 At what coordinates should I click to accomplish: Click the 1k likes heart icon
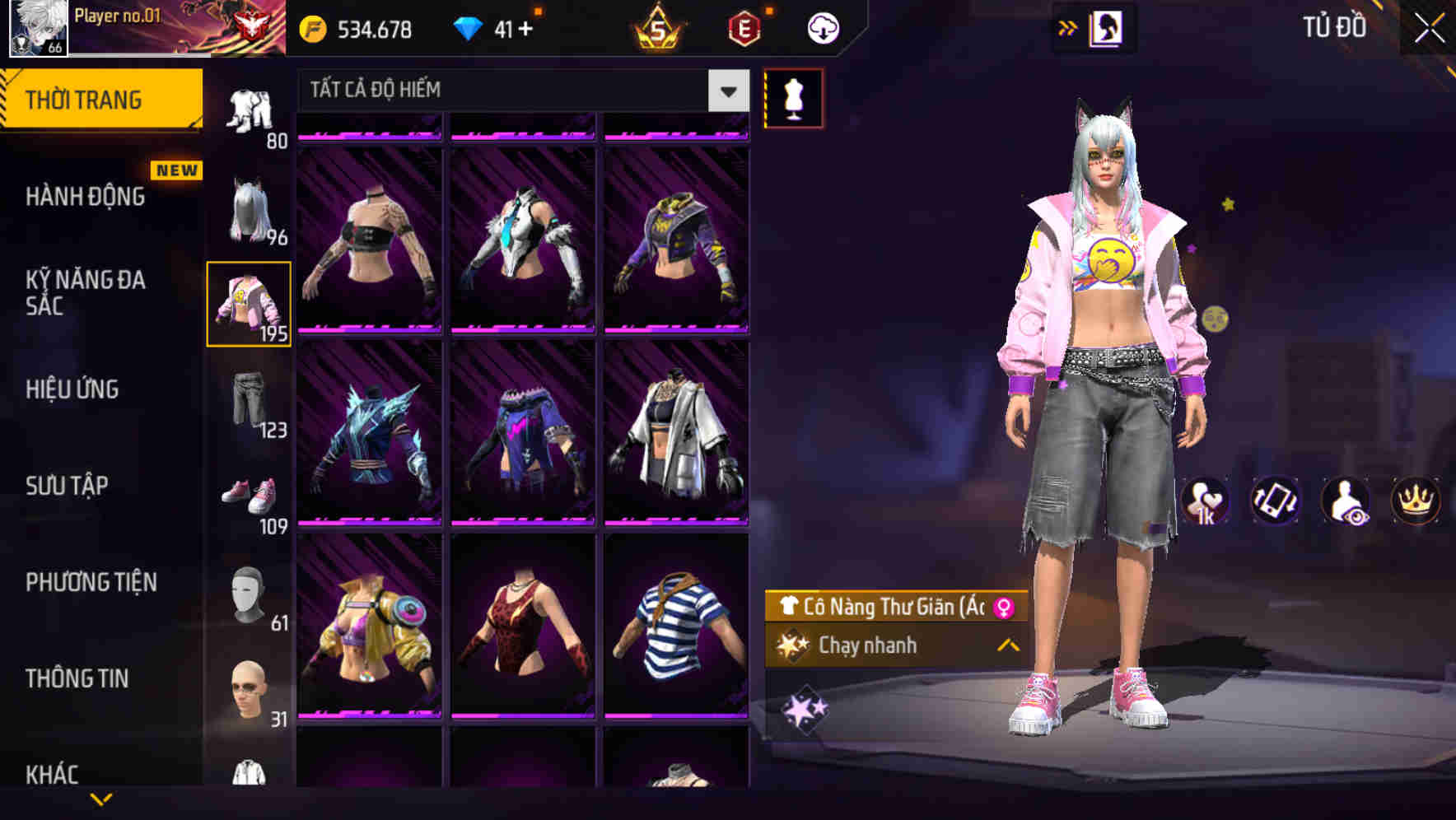click(1206, 501)
